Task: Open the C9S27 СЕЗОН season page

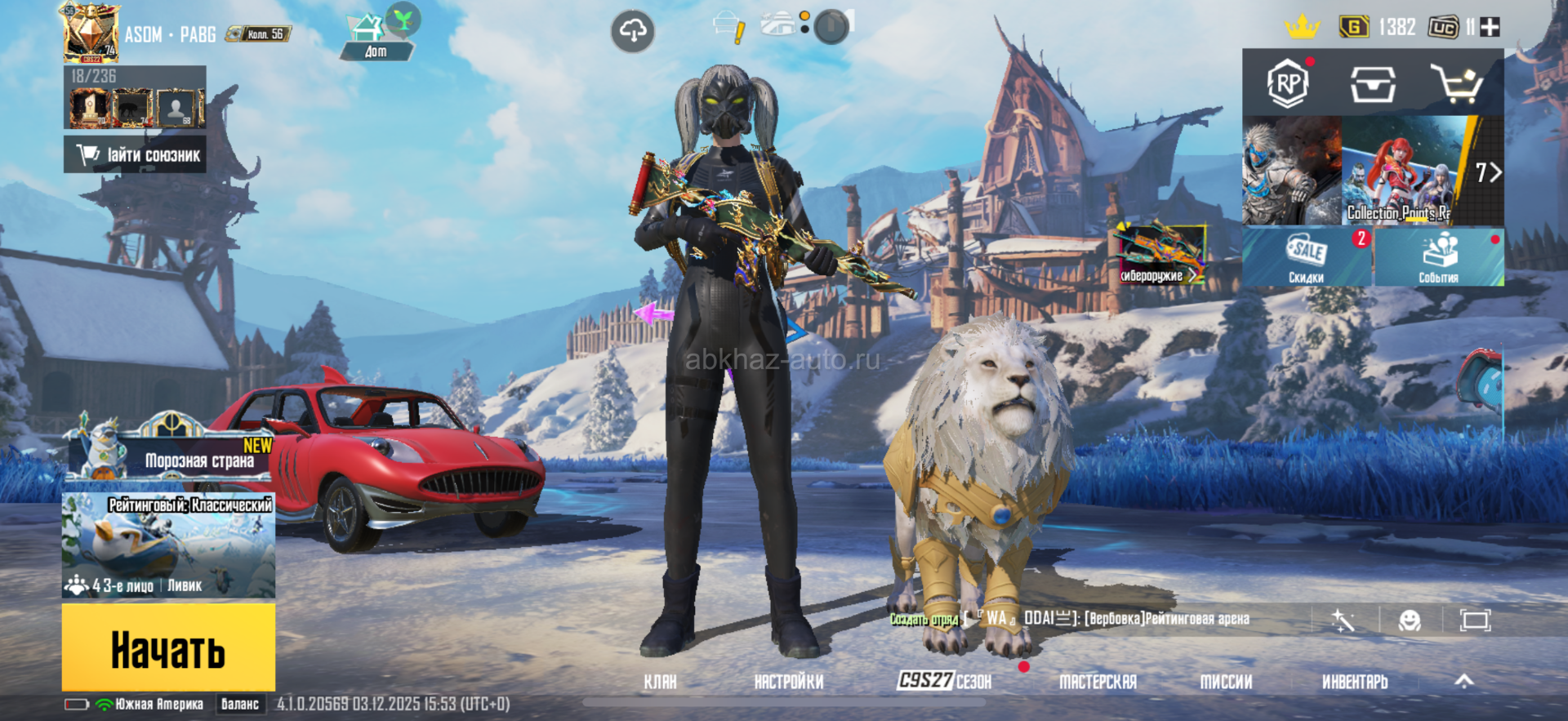Action: click(x=944, y=681)
